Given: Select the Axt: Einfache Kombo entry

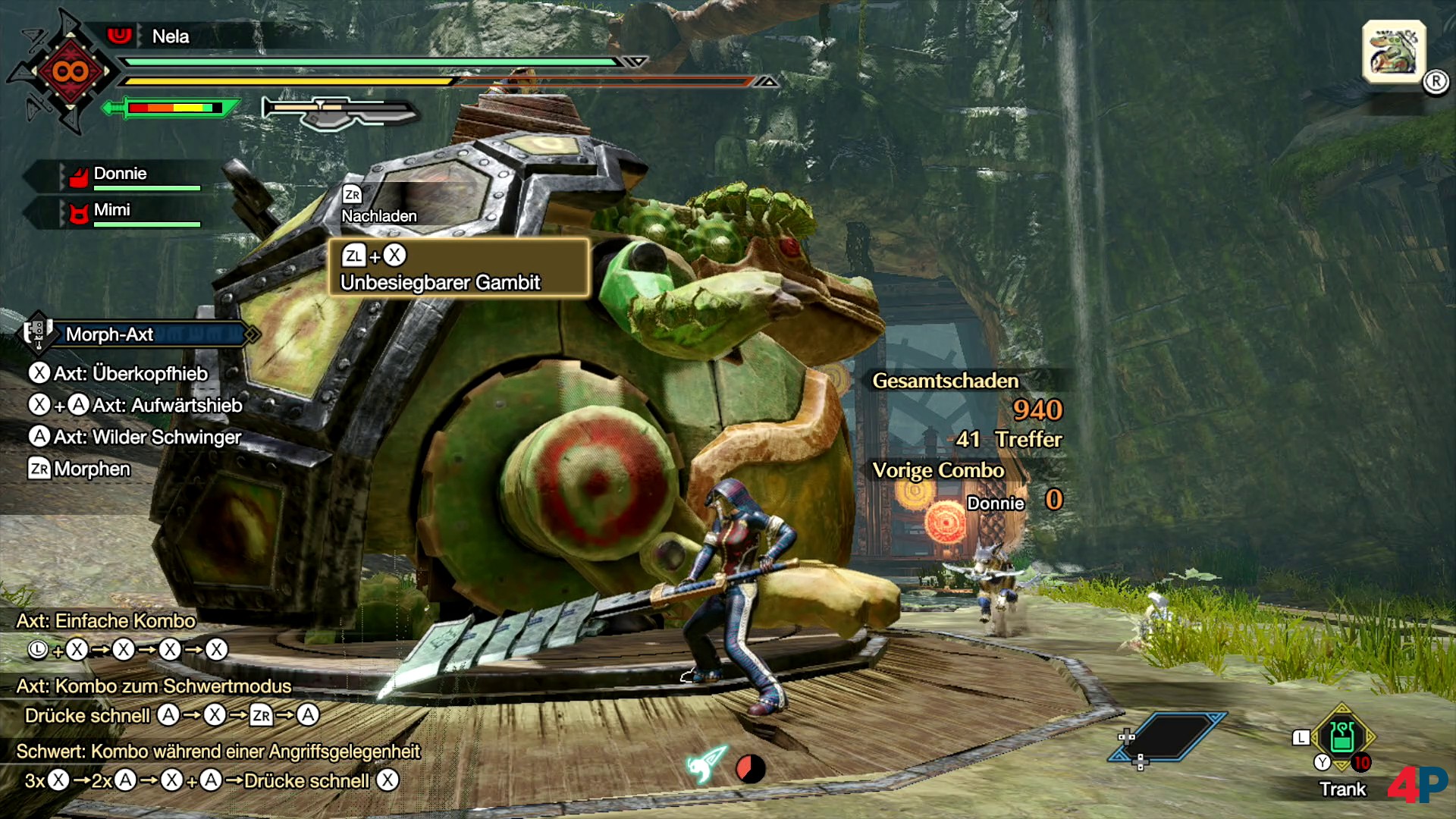Looking at the screenshot, I should 106,621.
